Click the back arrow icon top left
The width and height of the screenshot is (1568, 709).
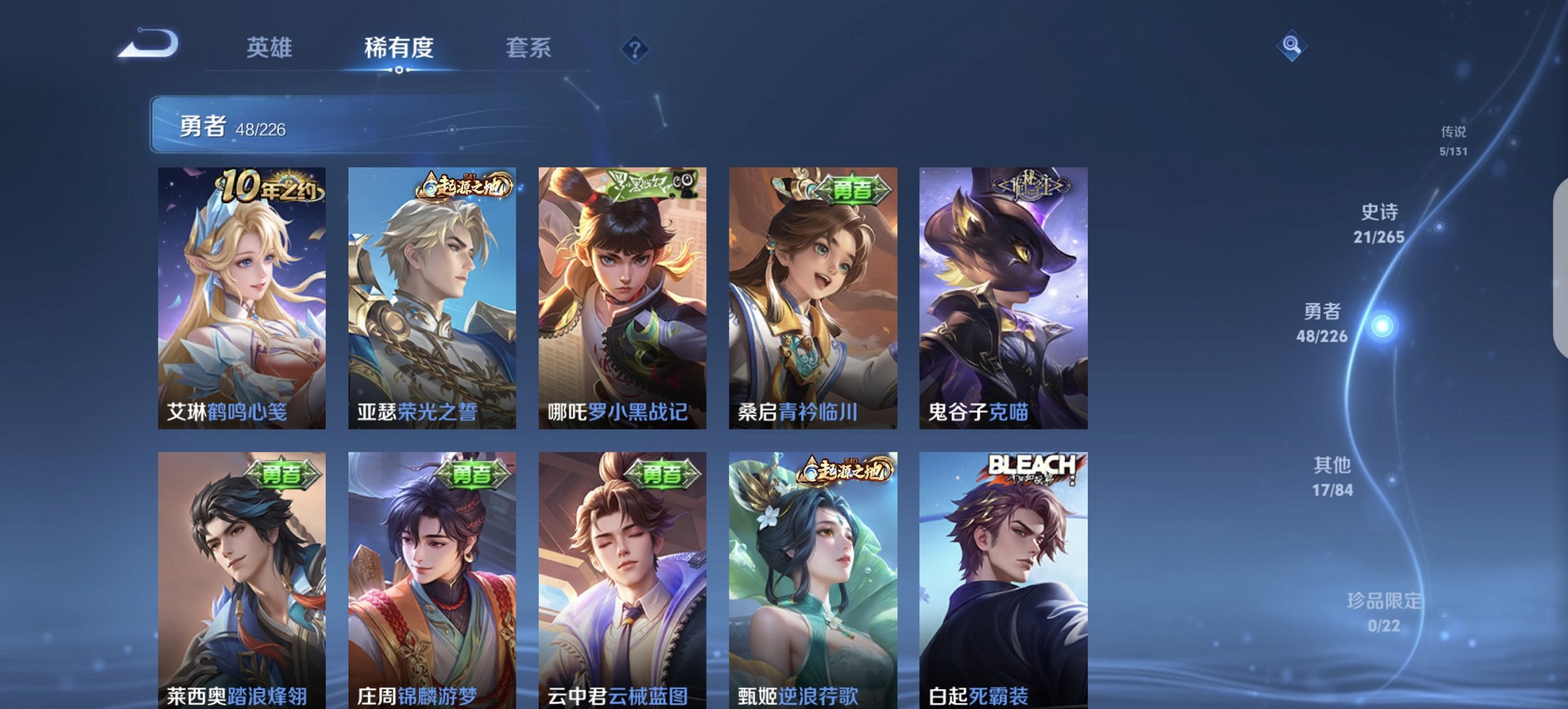tap(147, 44)
